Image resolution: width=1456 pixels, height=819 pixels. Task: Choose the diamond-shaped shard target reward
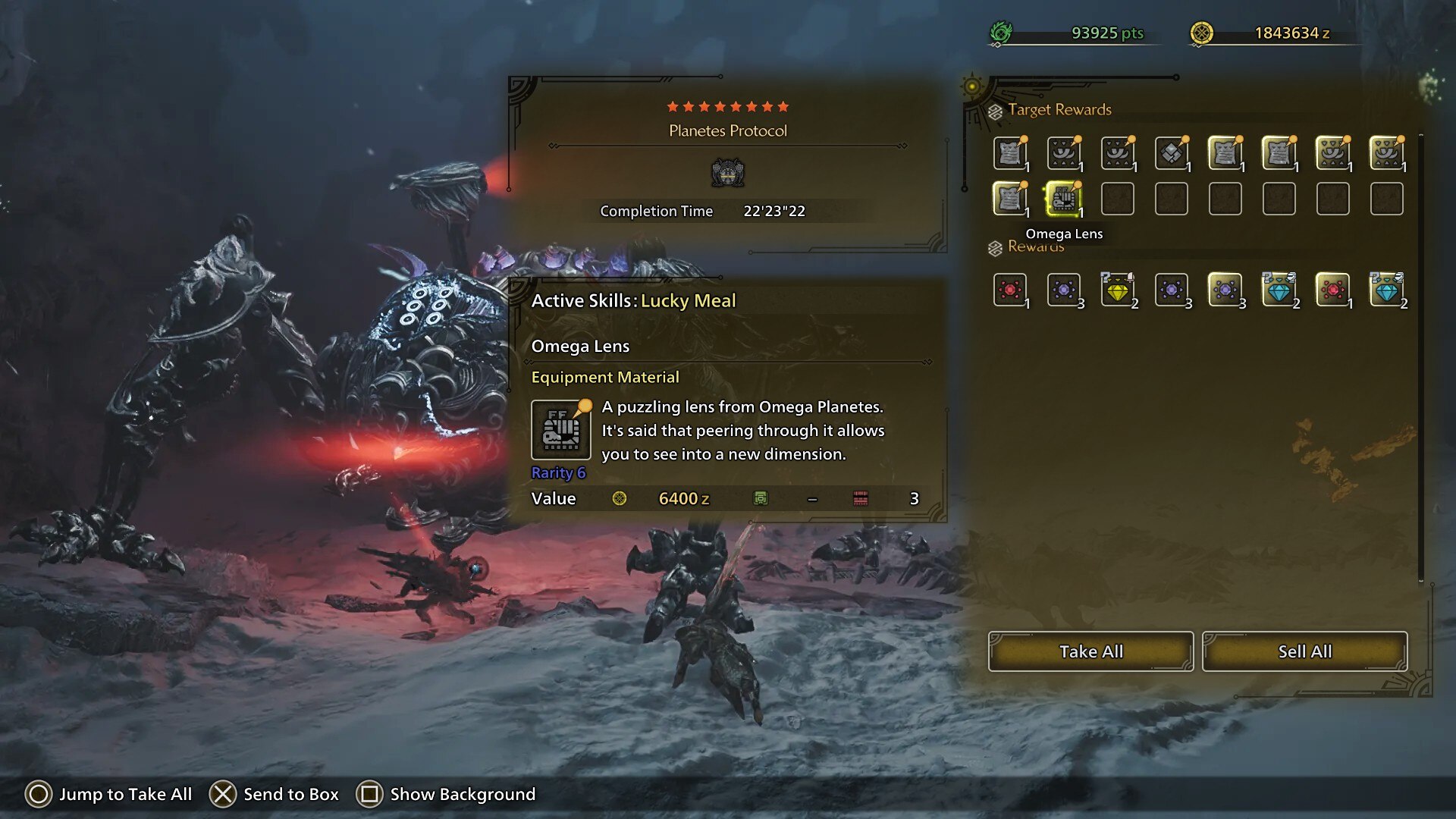pyautogui.click(x=1172, y=153)
